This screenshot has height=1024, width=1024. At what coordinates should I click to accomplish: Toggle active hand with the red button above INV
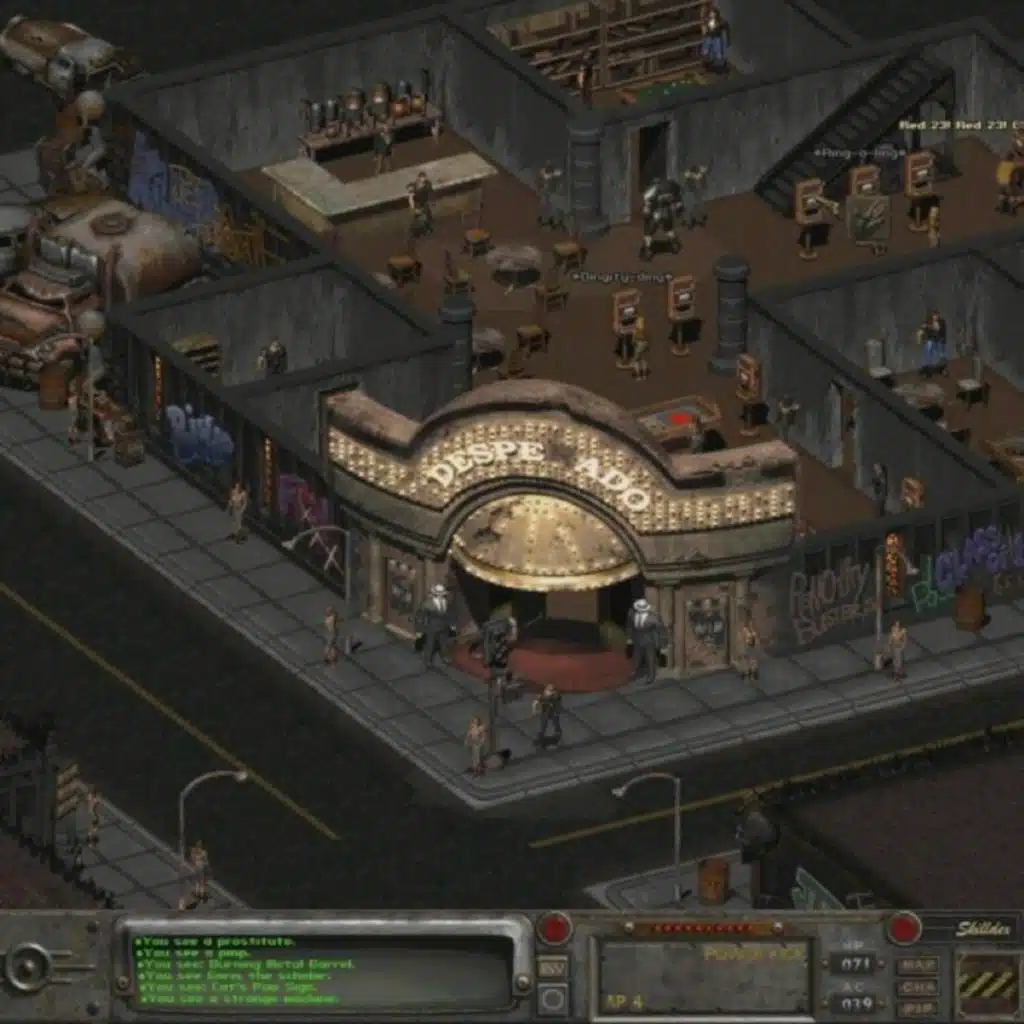(553, 929)
